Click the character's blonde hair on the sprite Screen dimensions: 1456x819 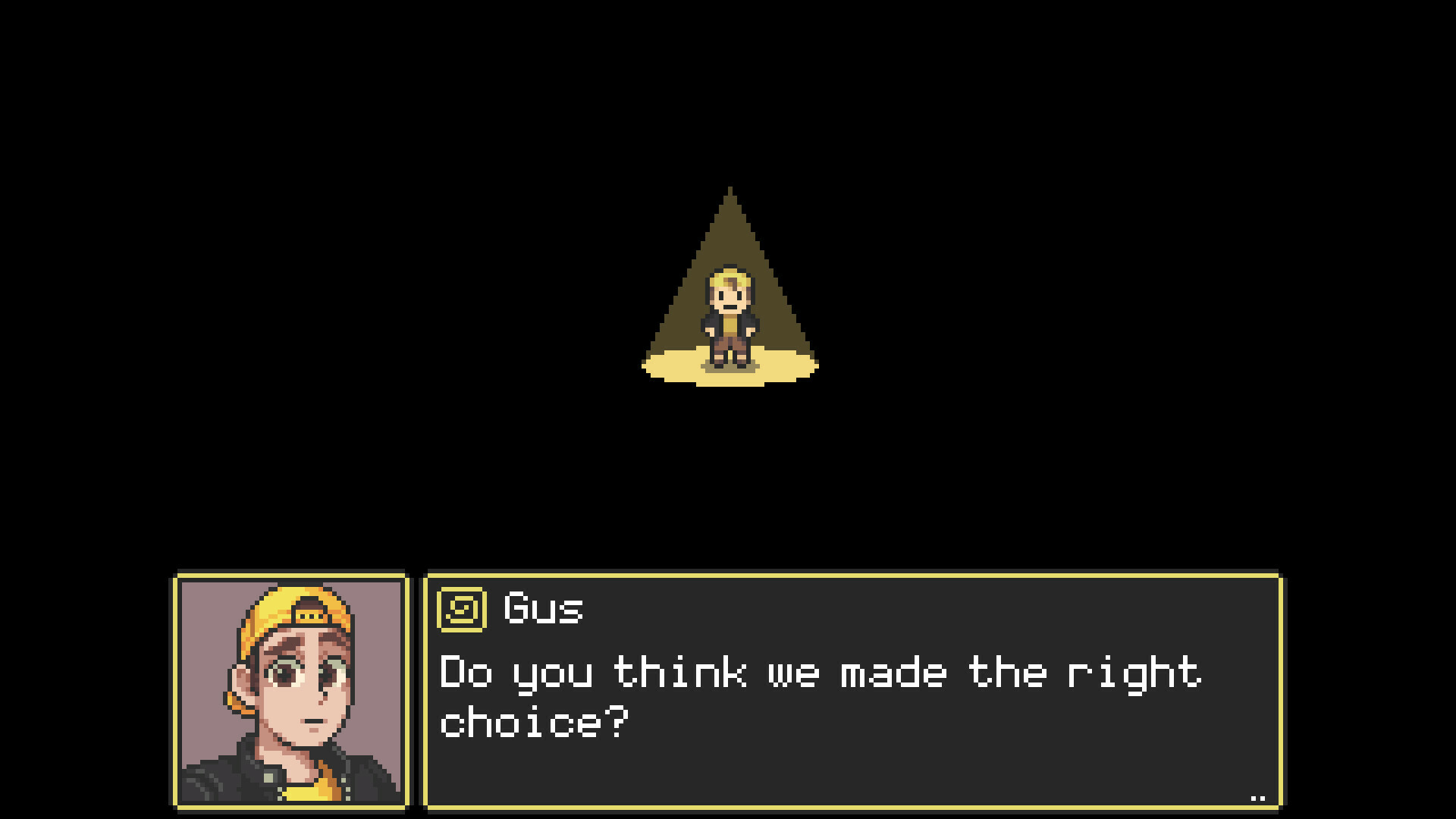tap(730, 282)
